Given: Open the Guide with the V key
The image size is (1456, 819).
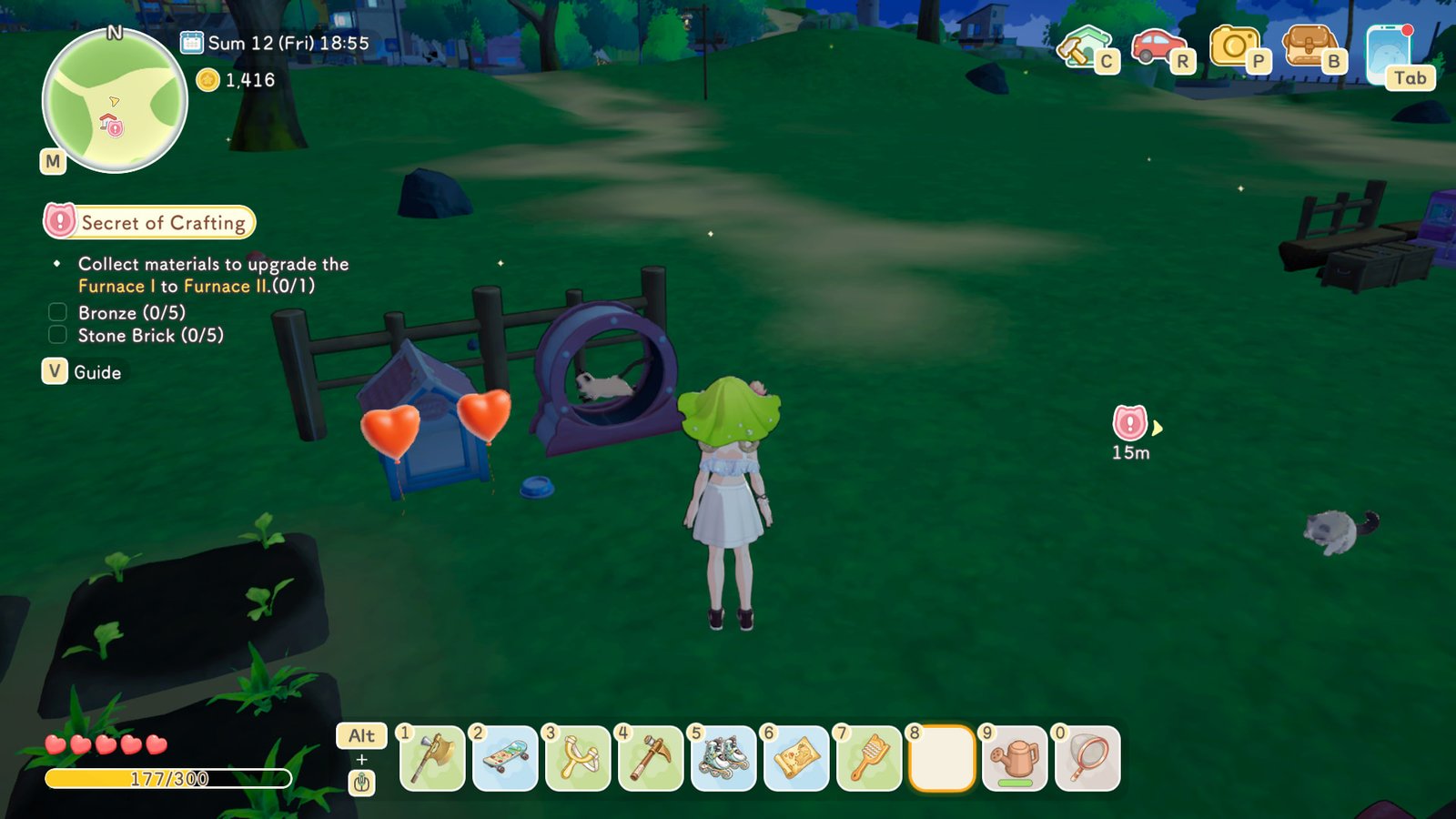Looking at the screenshot, I should (55, 371).
